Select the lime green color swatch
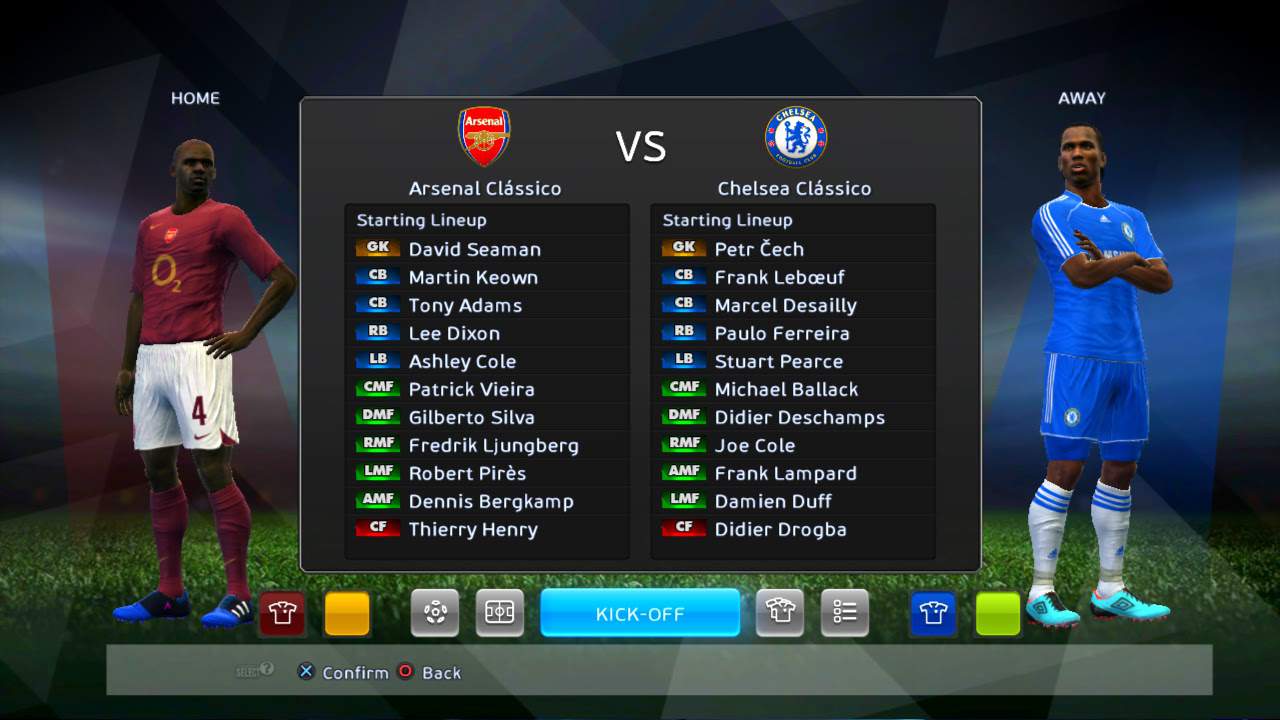The image size is (1280, 720). (x=998, y=613)
